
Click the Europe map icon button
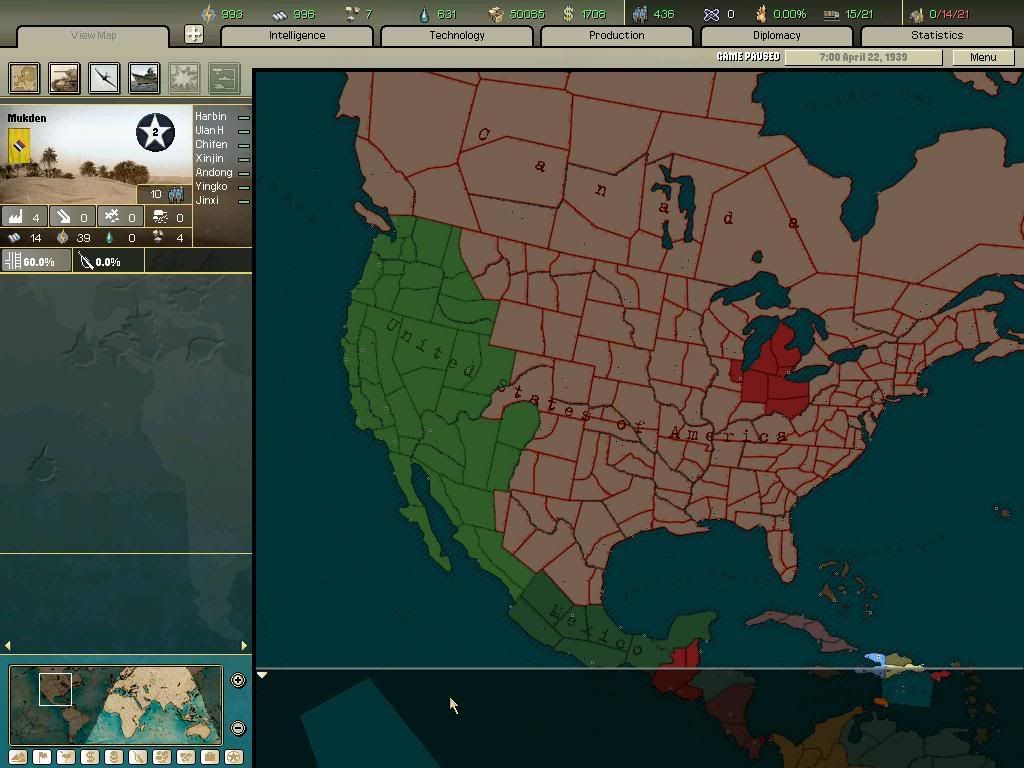(25, 78)
